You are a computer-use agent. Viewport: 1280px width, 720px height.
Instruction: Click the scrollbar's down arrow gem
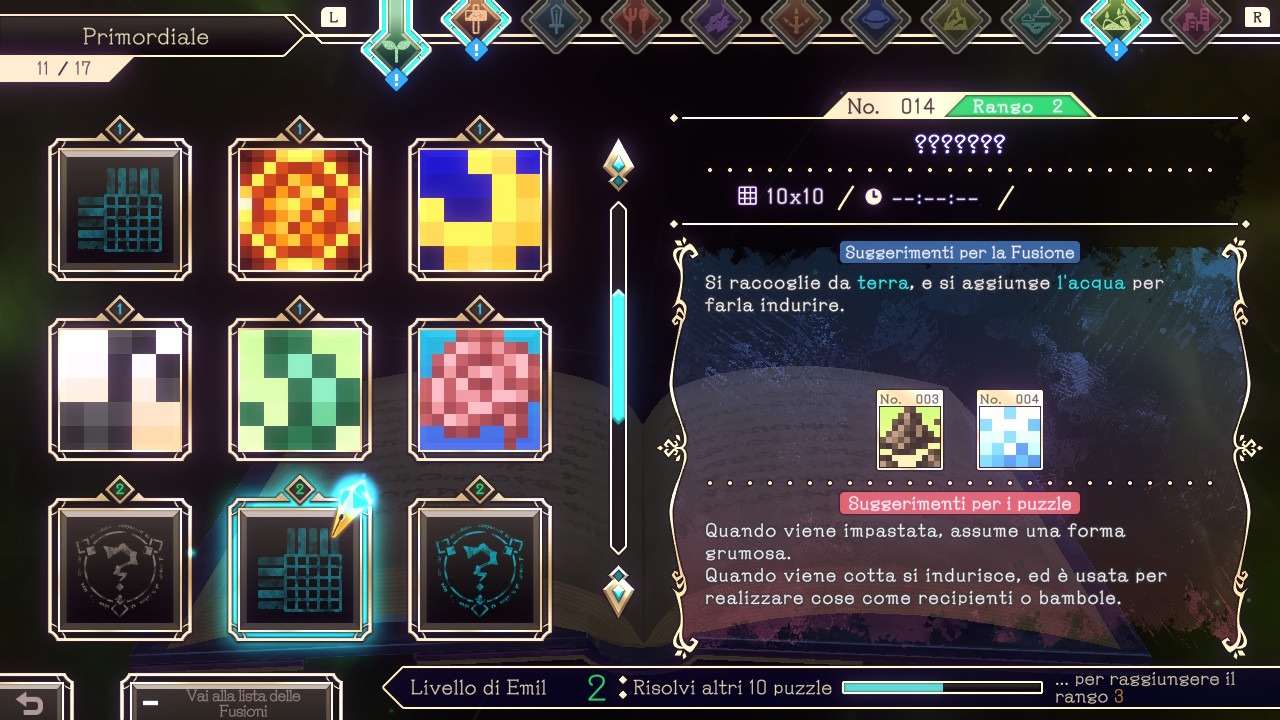coord(618,593)
